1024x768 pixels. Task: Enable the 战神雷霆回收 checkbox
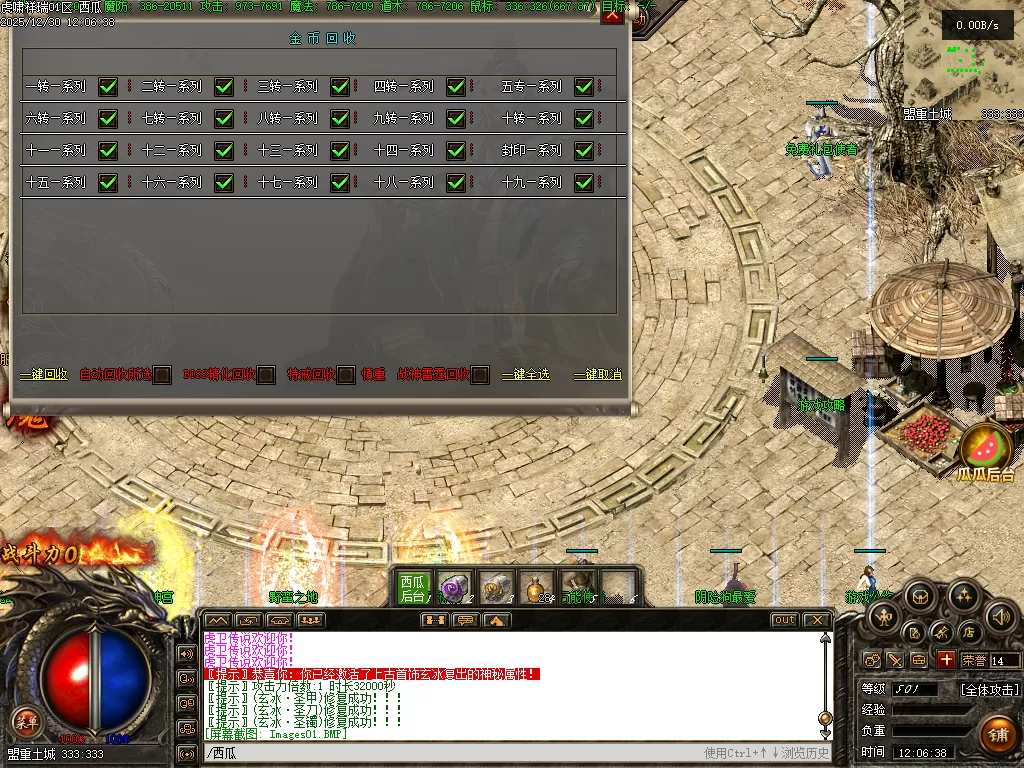click(x=480, y=375)
